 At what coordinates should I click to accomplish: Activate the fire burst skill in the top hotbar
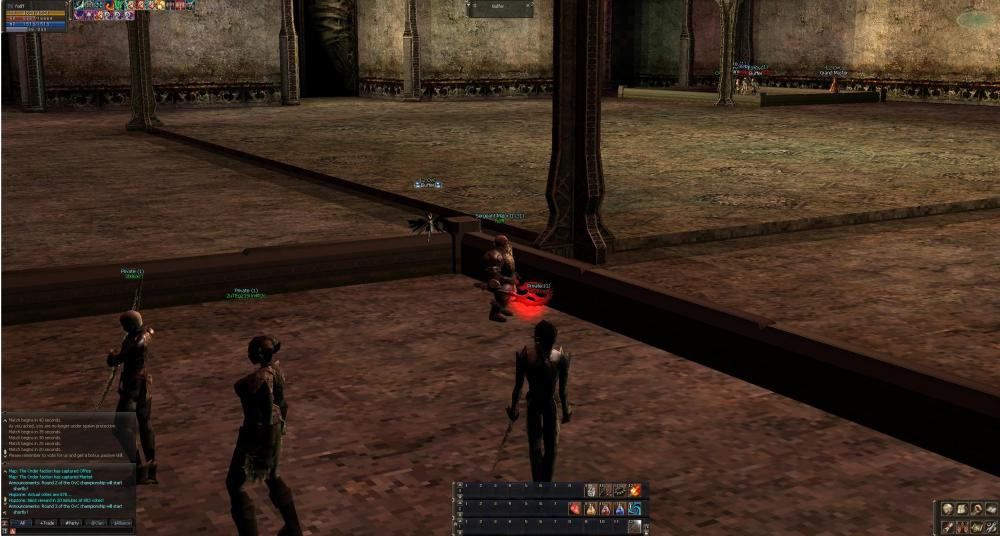(x=635, y=490)
